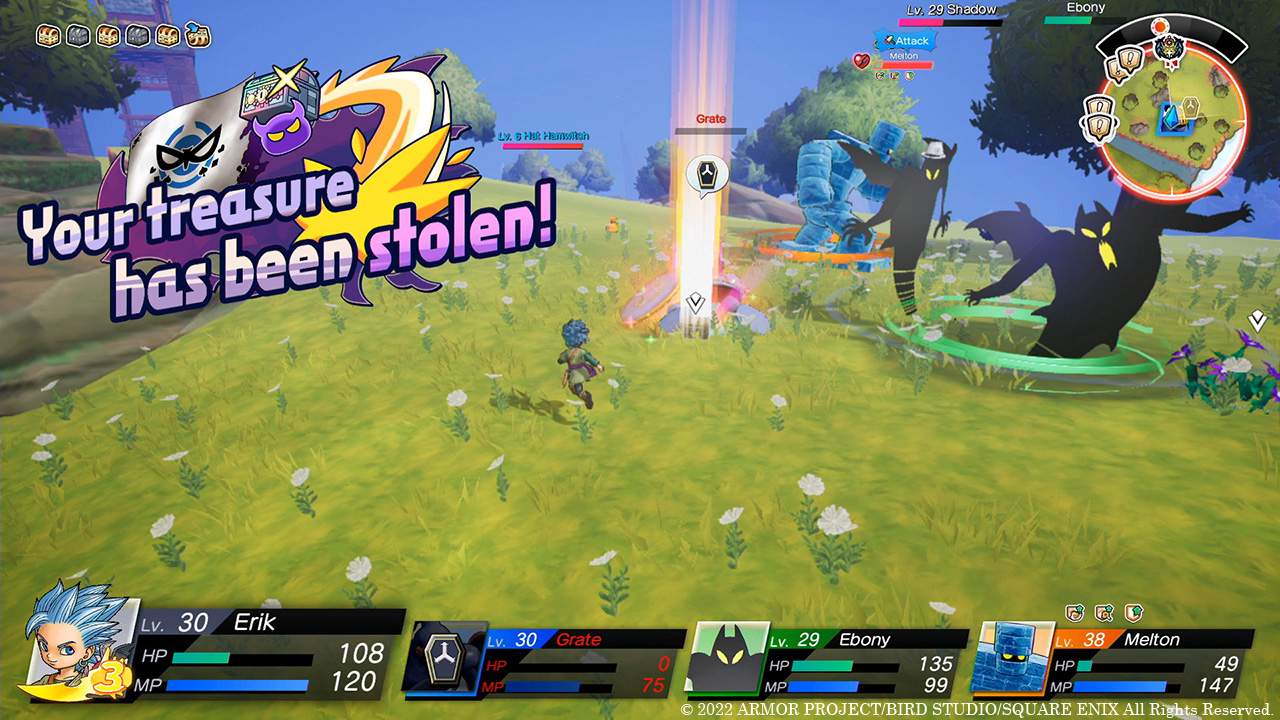Toggle Melton's magnifying-glass buff icon
Screen dimensions: 1280x720
(x=1103, y=612)
